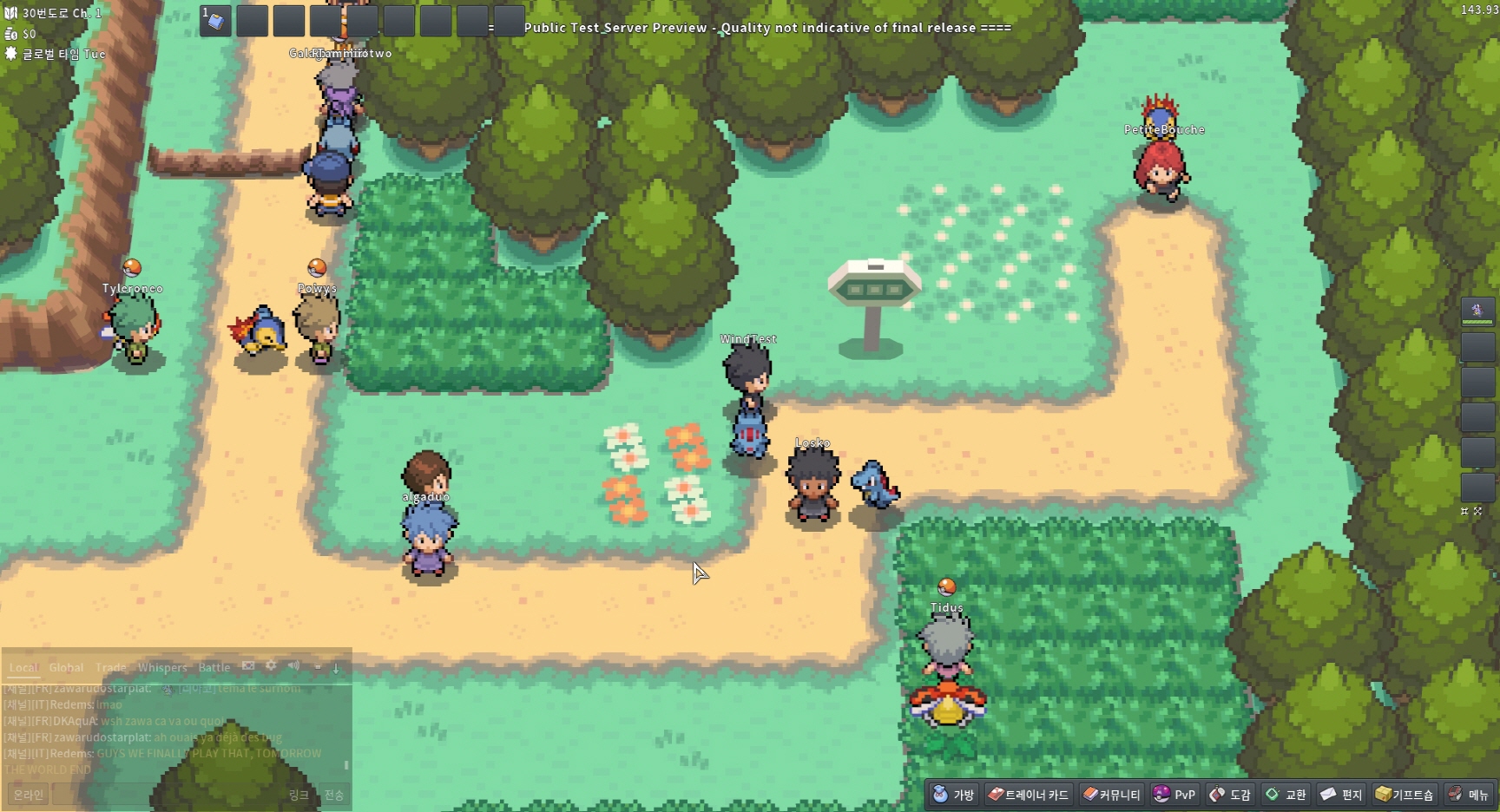Open the Trainer Card (트레이너 카드)
This screenshot has width=1500, height=812.
coord(1028,794)
